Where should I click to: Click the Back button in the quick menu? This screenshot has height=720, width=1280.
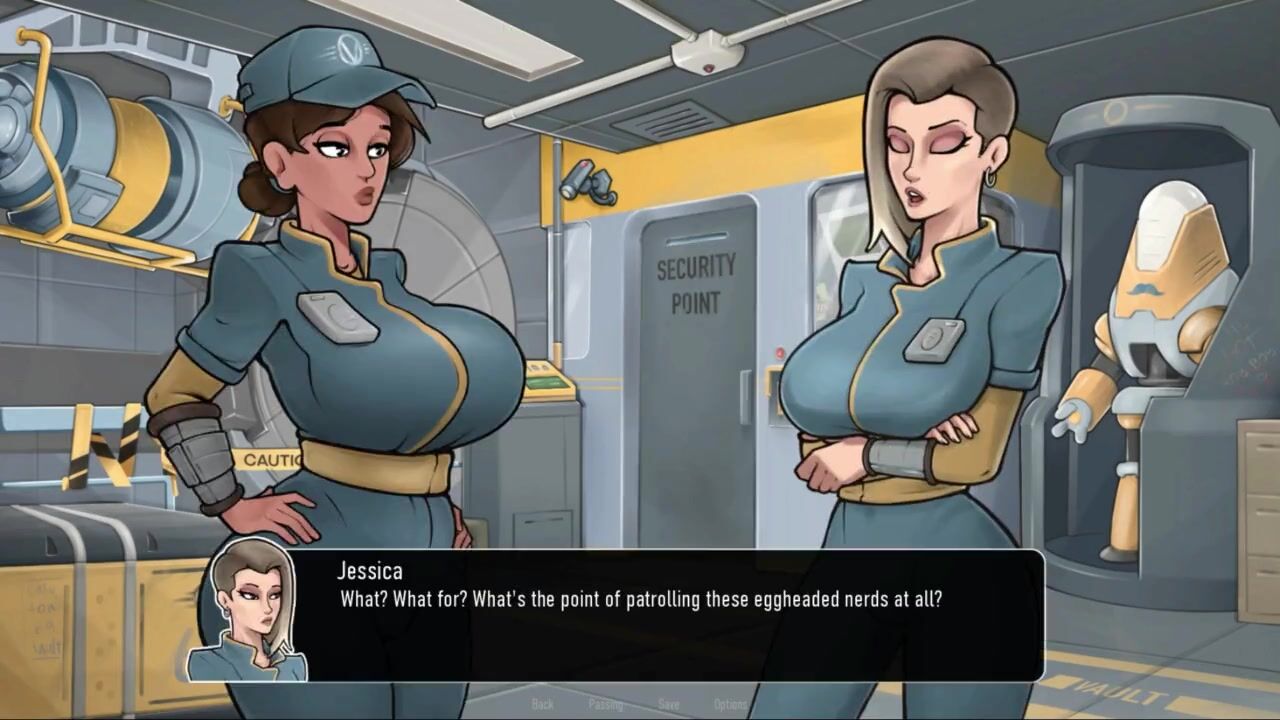[x=543, y=704]
